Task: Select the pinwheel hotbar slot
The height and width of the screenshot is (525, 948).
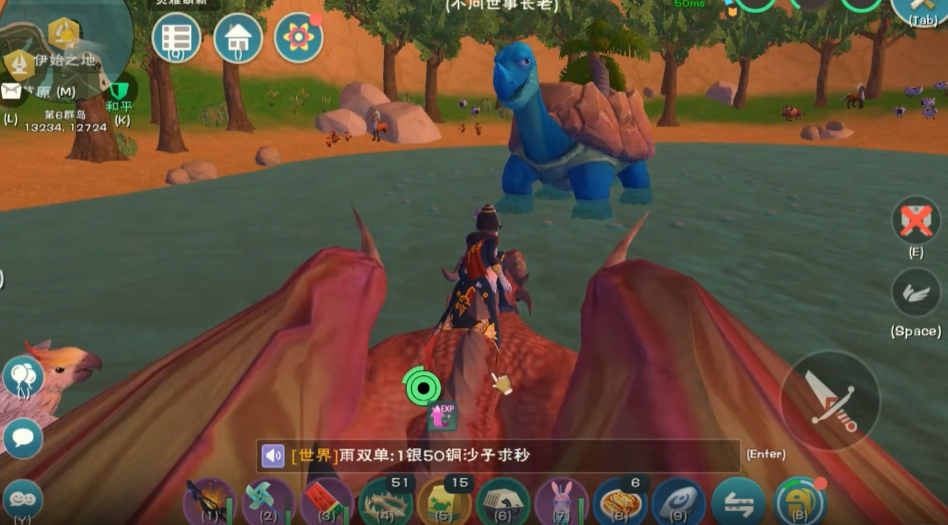Action: pyautogui.click(x=268, y=500)
